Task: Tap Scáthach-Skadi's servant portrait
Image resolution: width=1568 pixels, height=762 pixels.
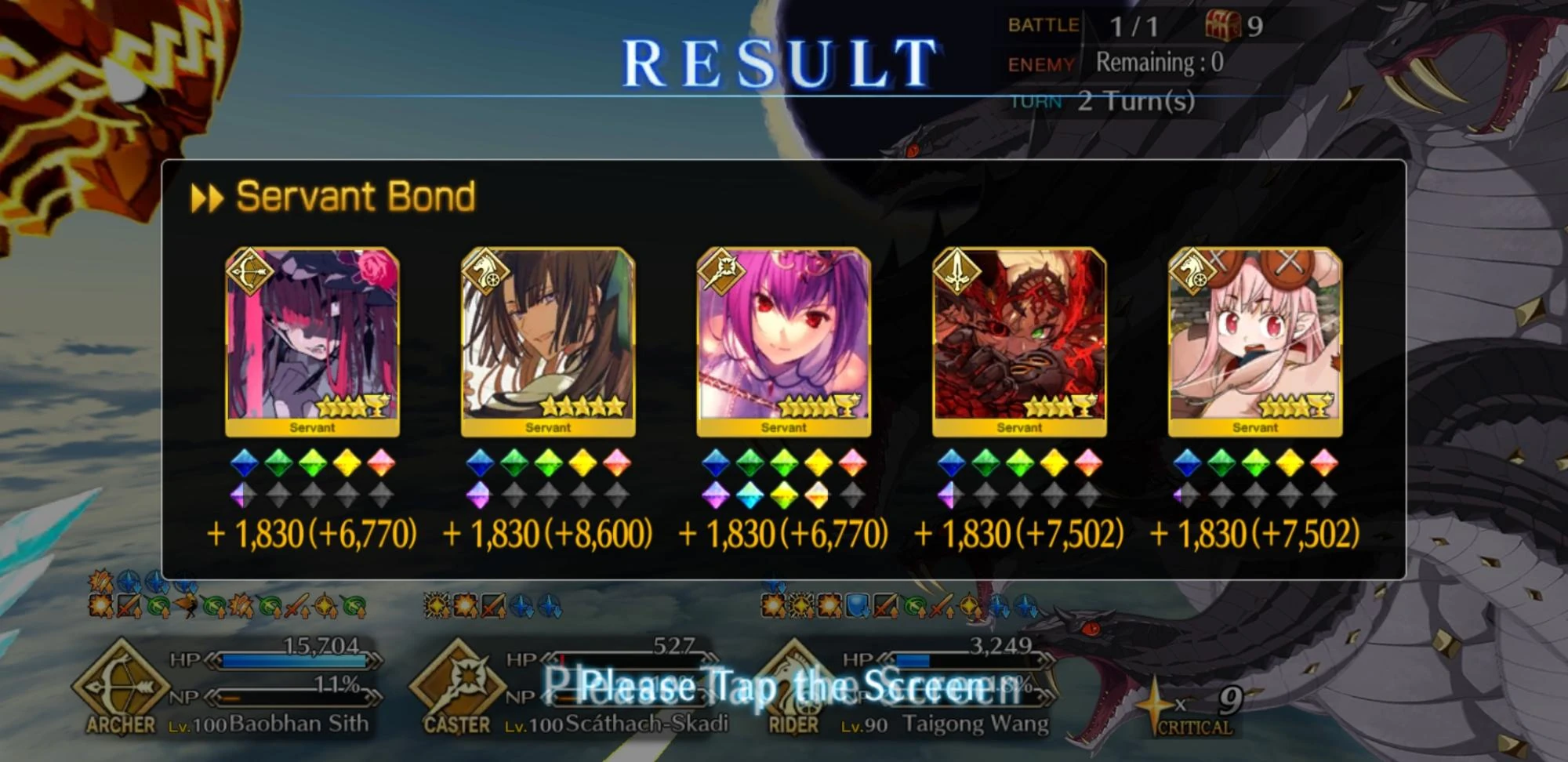Action: tap(784, 337)
